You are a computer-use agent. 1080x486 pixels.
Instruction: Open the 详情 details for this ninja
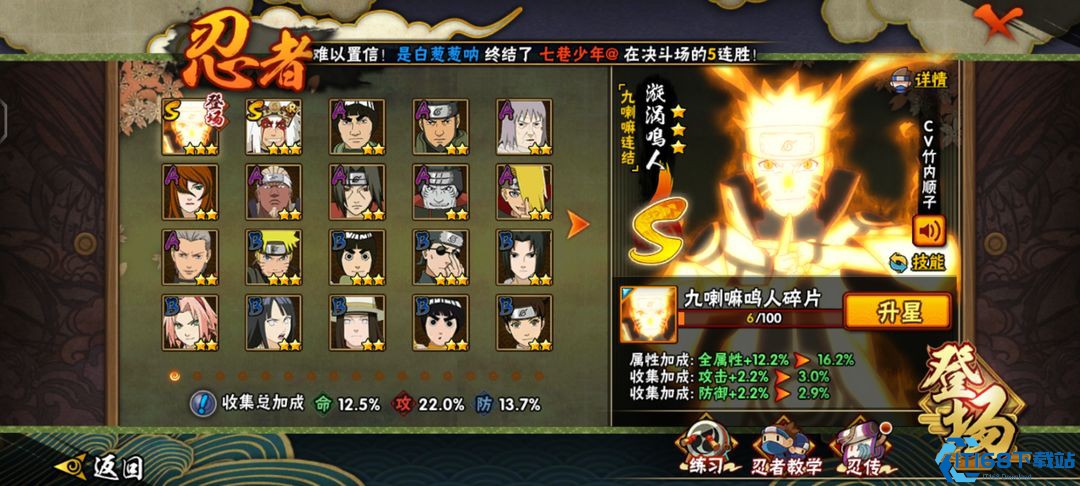click(921, 80)
